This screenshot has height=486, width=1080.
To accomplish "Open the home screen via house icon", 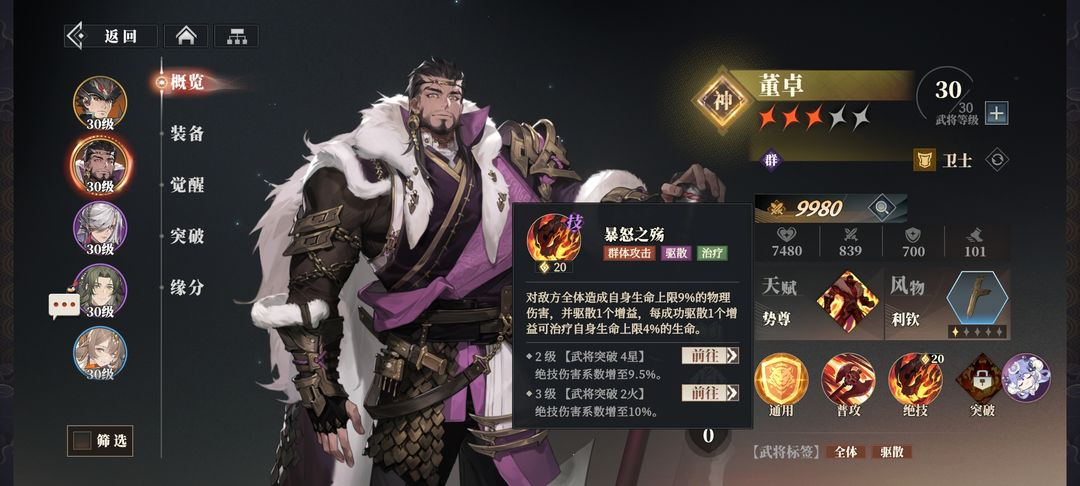I will tap(185, 36).
